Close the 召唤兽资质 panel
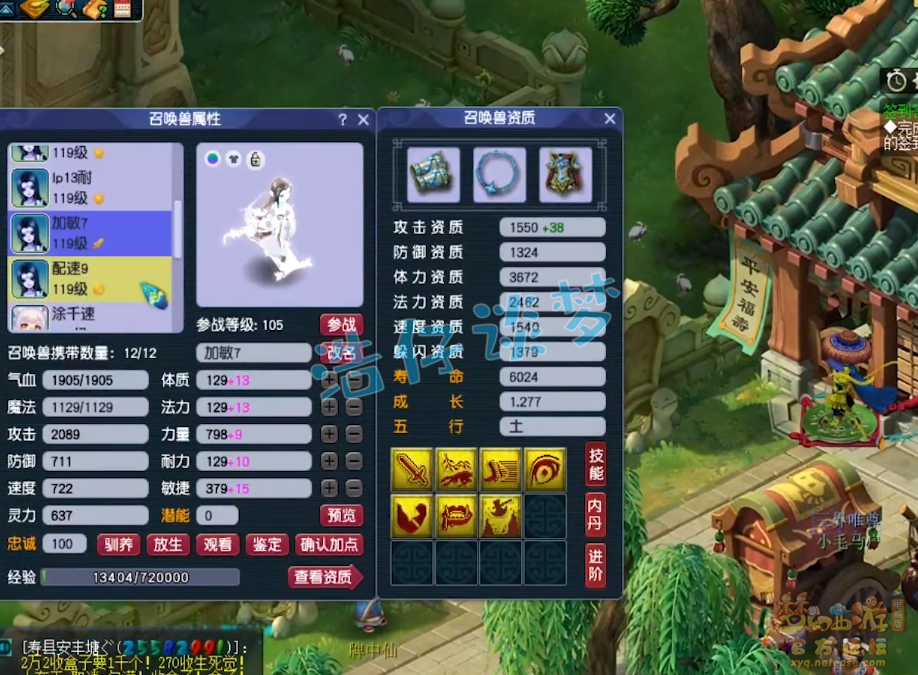 coord(610,118)
